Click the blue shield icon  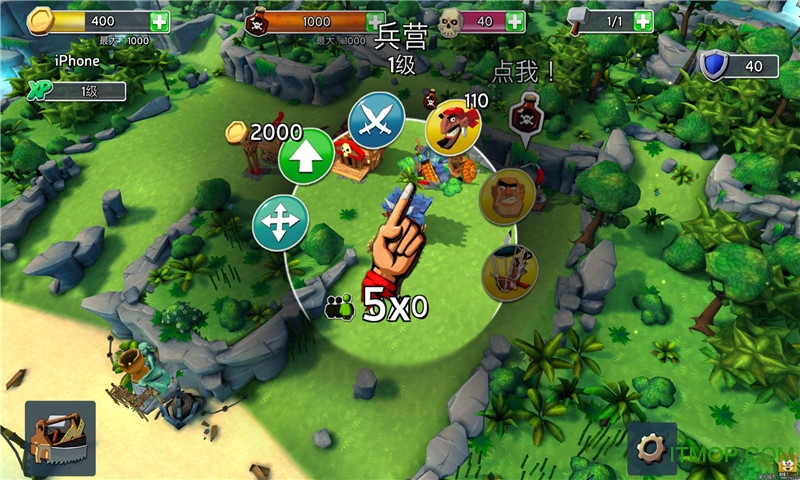click(x=714, y=66)
